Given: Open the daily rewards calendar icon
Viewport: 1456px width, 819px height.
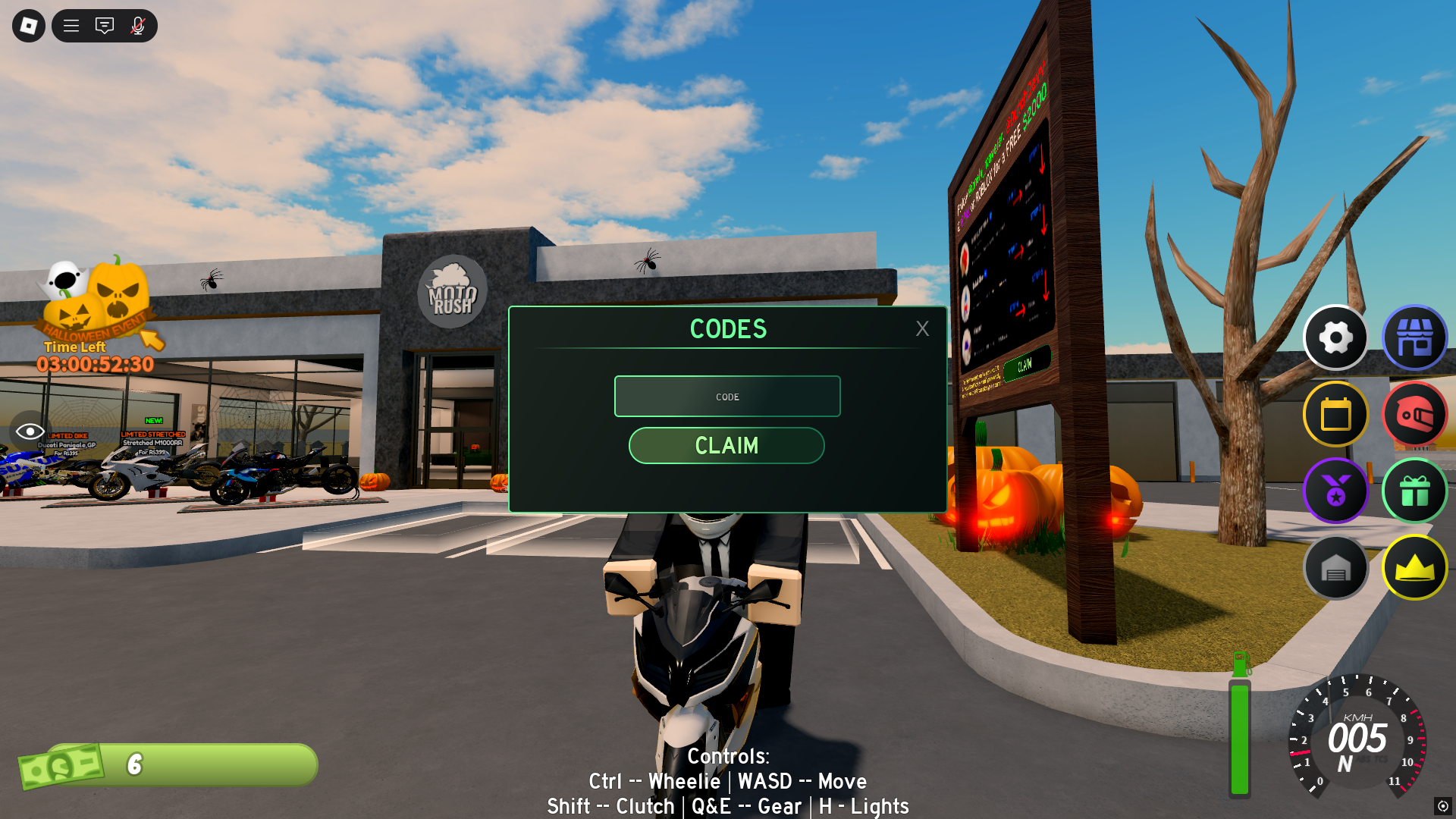Looking at the screenshot, I should point(1336,415).
